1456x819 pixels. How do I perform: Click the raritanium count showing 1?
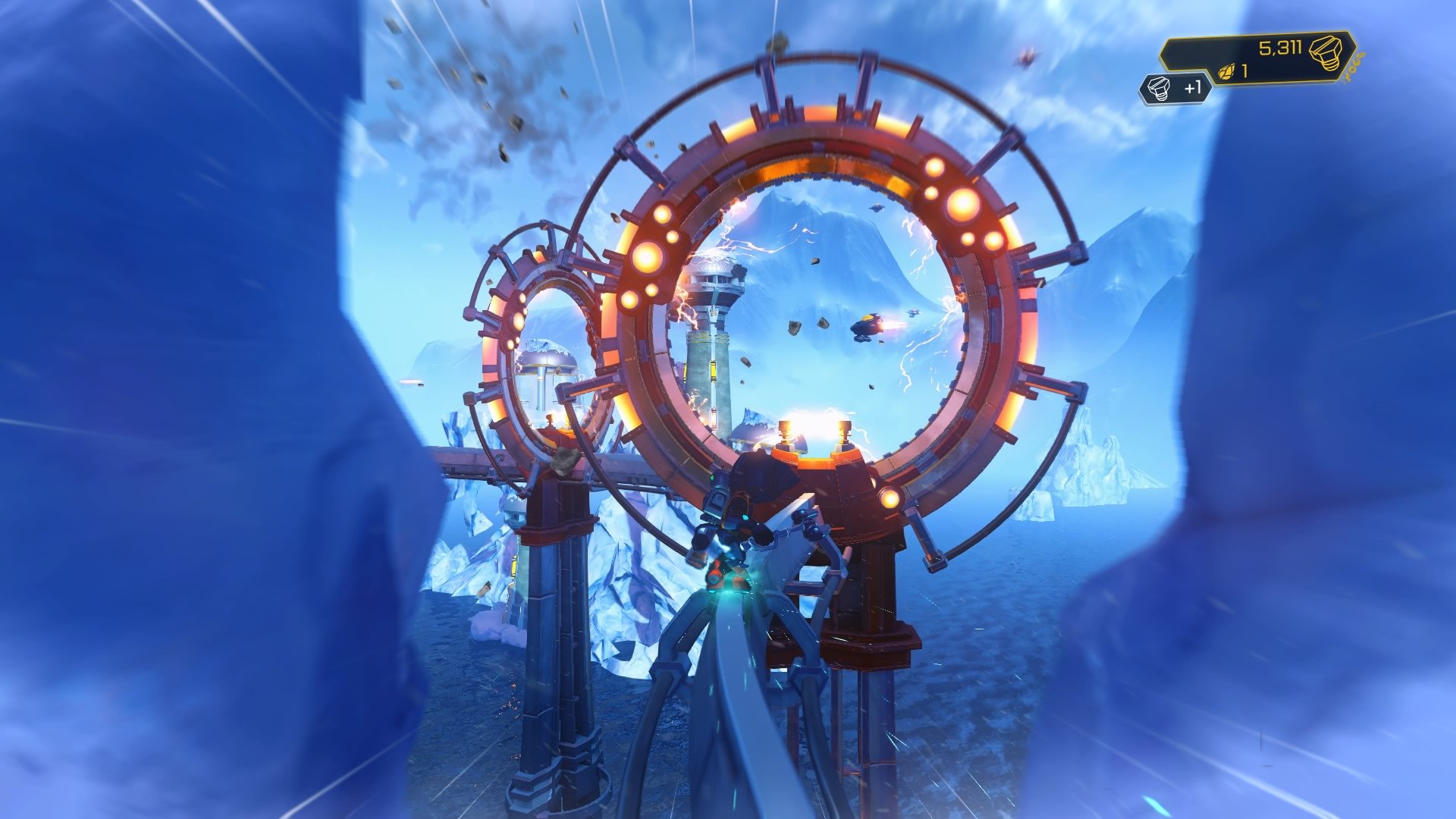click(1244, 70)
